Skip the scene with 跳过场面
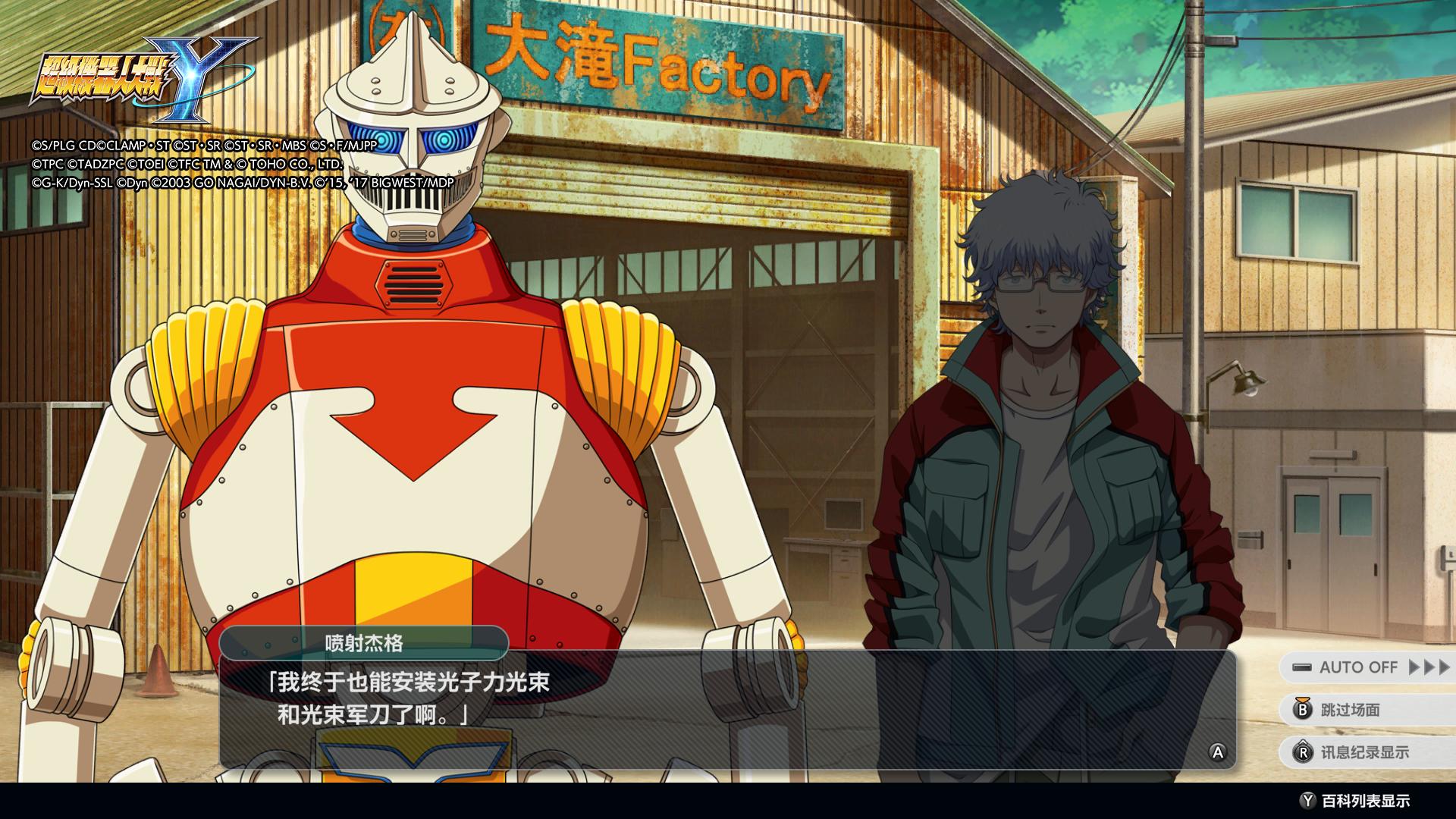The height and width of the screenshot is (819, 1456). [1350, 710]
